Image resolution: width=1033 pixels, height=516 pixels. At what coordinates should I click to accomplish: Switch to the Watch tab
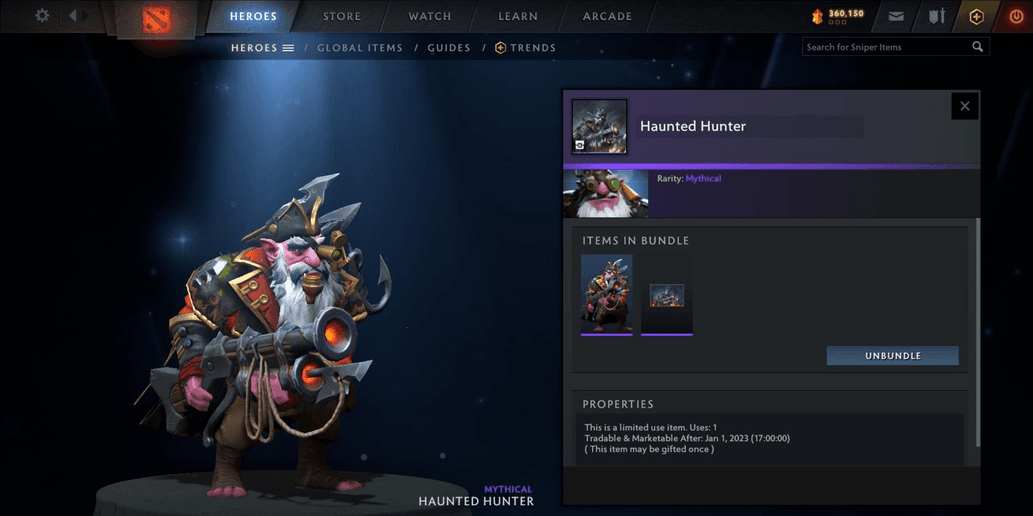430,16
